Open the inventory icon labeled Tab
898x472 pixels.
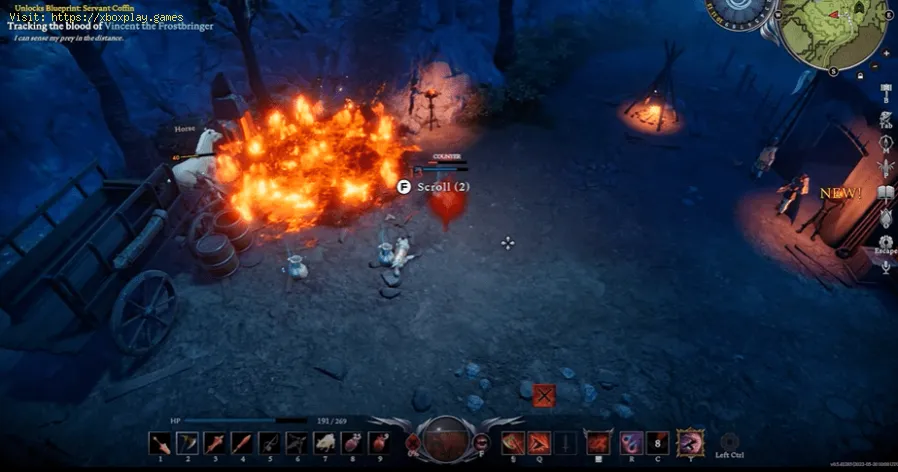click(886, 120)
